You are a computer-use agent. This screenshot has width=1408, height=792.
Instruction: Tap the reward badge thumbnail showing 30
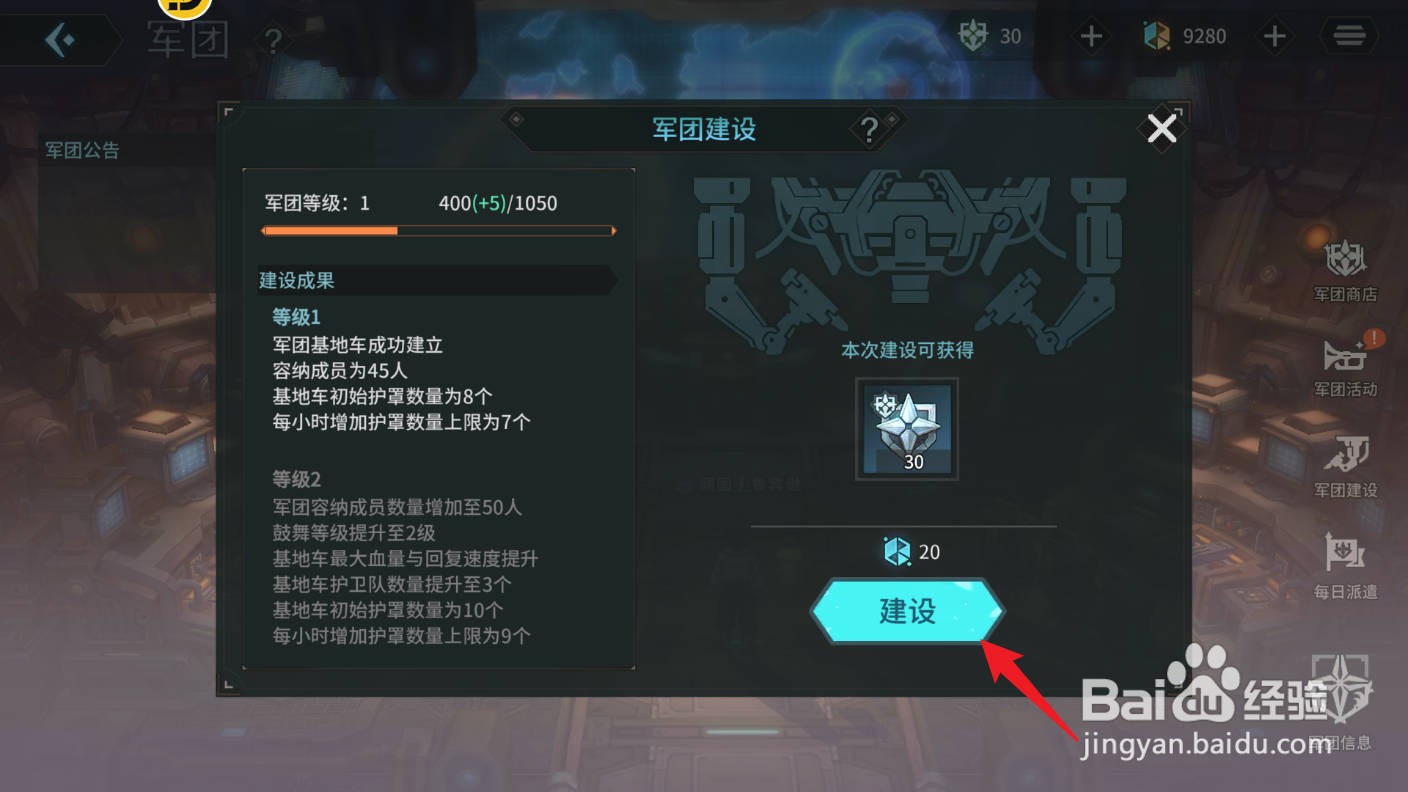pyautogui.click(x=906, y=429)
